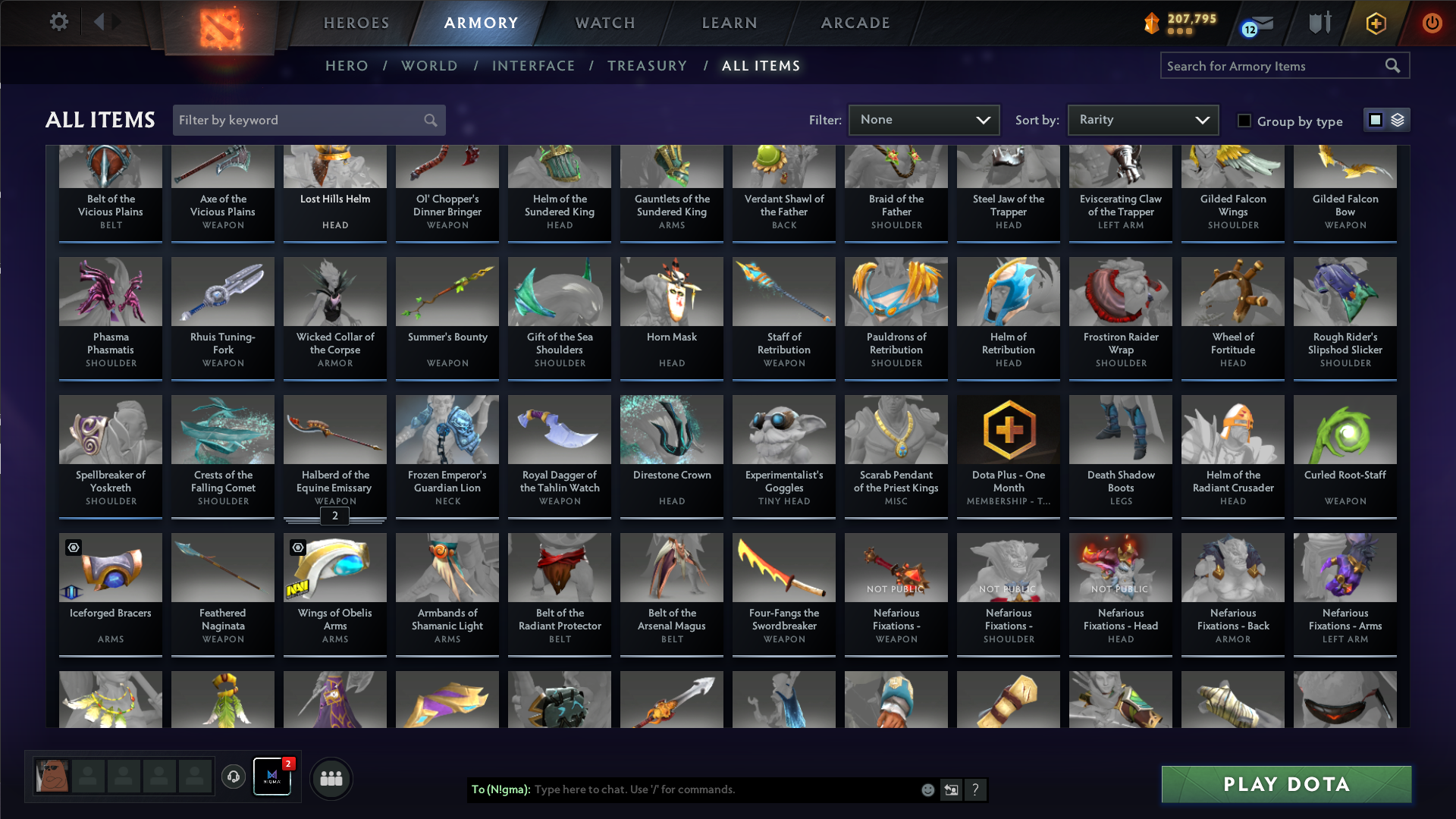
Task: Enable the Group by type checkbox
Action: [x=1244, y=121]
